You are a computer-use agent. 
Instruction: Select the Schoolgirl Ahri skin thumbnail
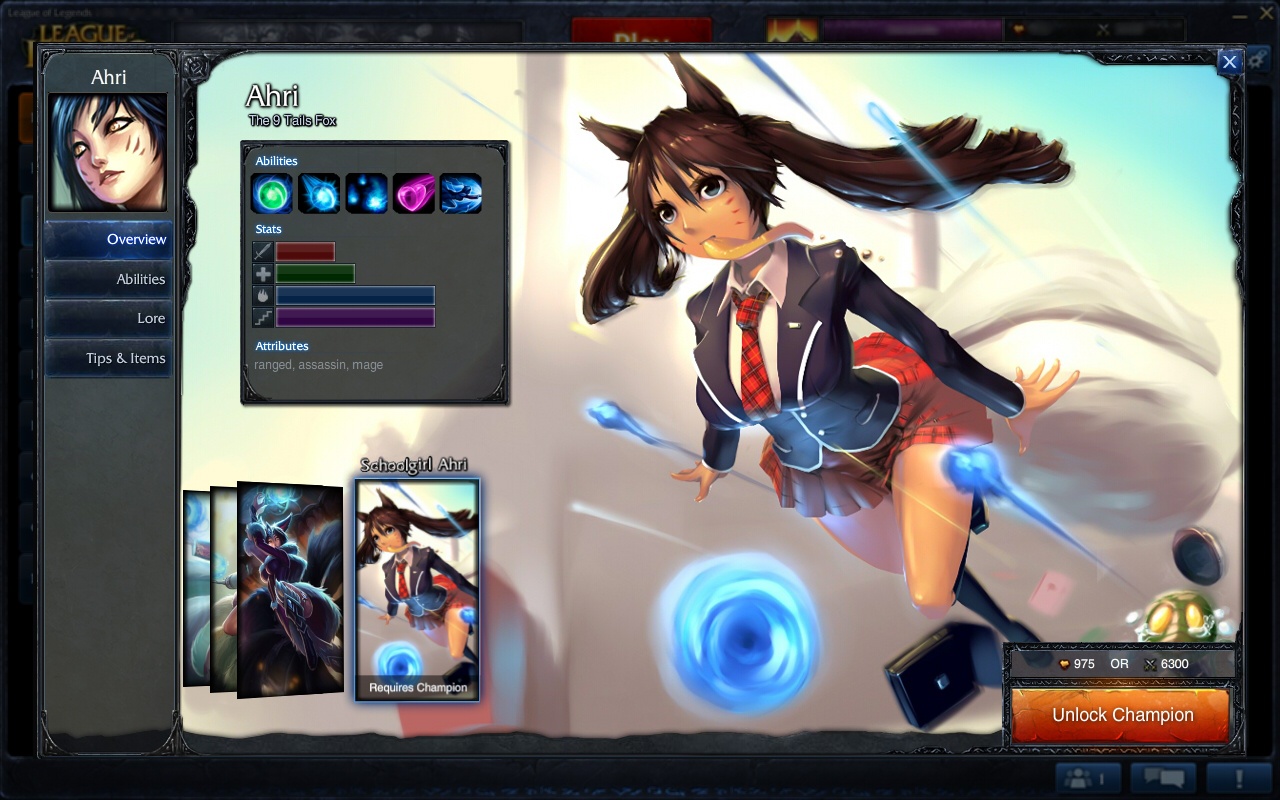[417, 588]
